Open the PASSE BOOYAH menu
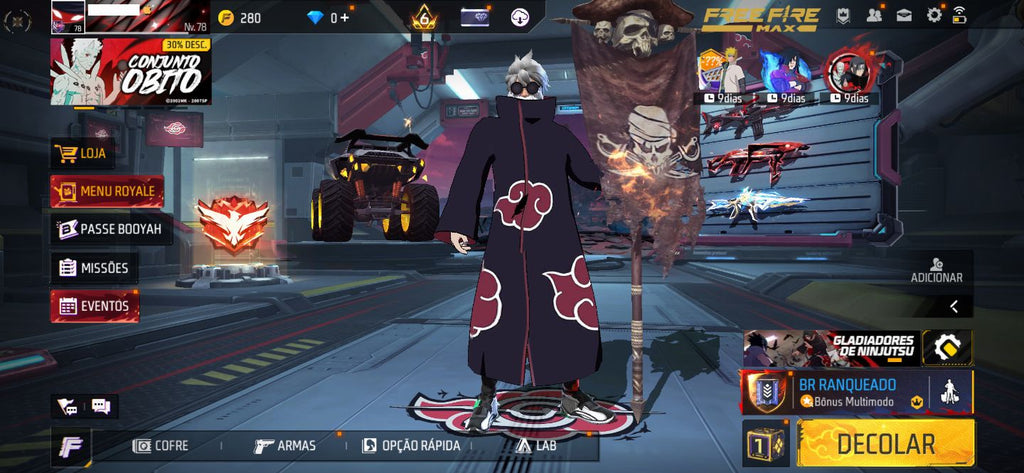Screen dimensions: 1024x473 [112, 229]
